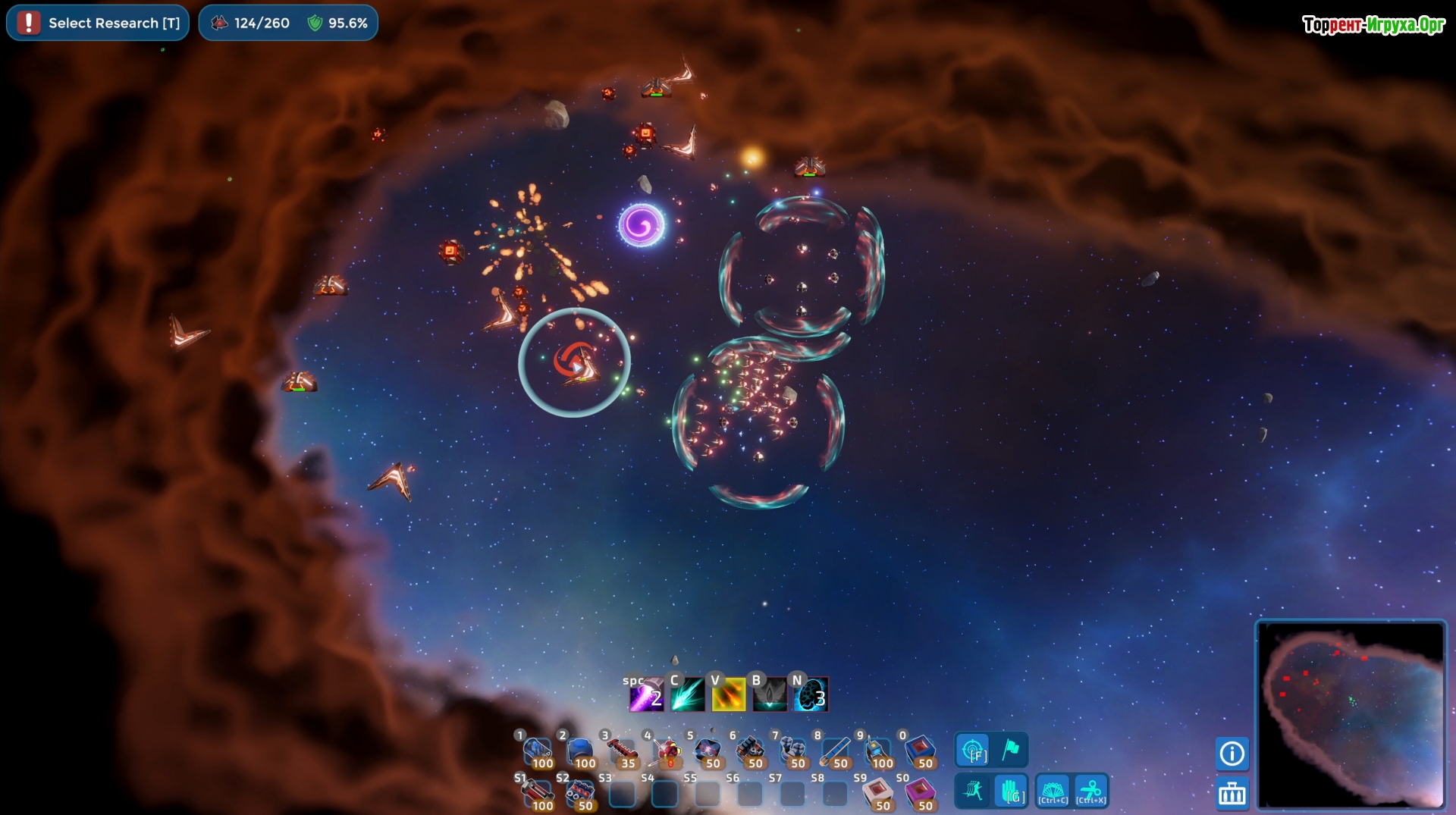The height and width of the screenshot is (815, 1456).
Task: Click the scissors cut button
Action: coord(1091,791)
